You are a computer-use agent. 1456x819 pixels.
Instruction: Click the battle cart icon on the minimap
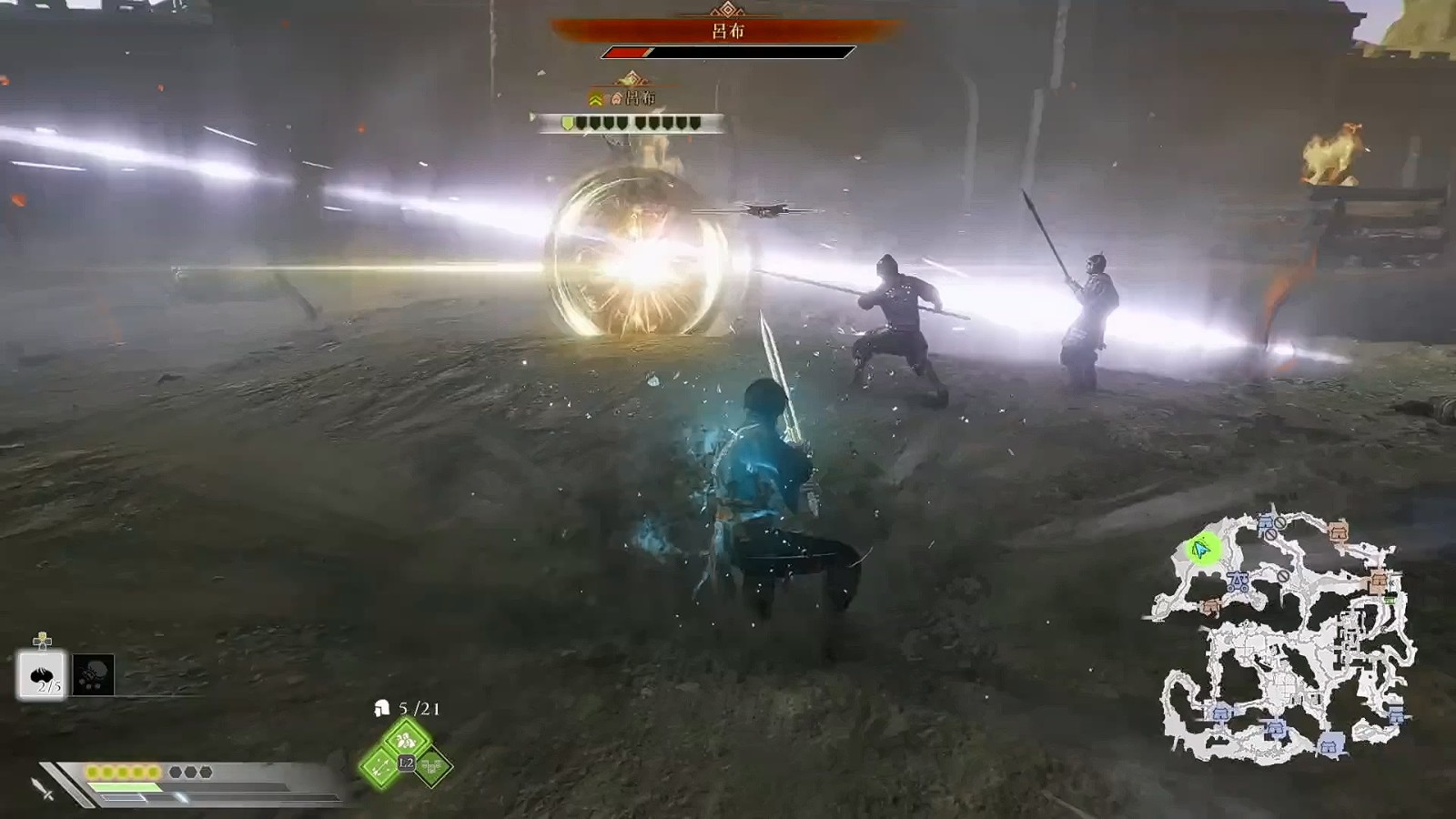(x=1238, y=581)
